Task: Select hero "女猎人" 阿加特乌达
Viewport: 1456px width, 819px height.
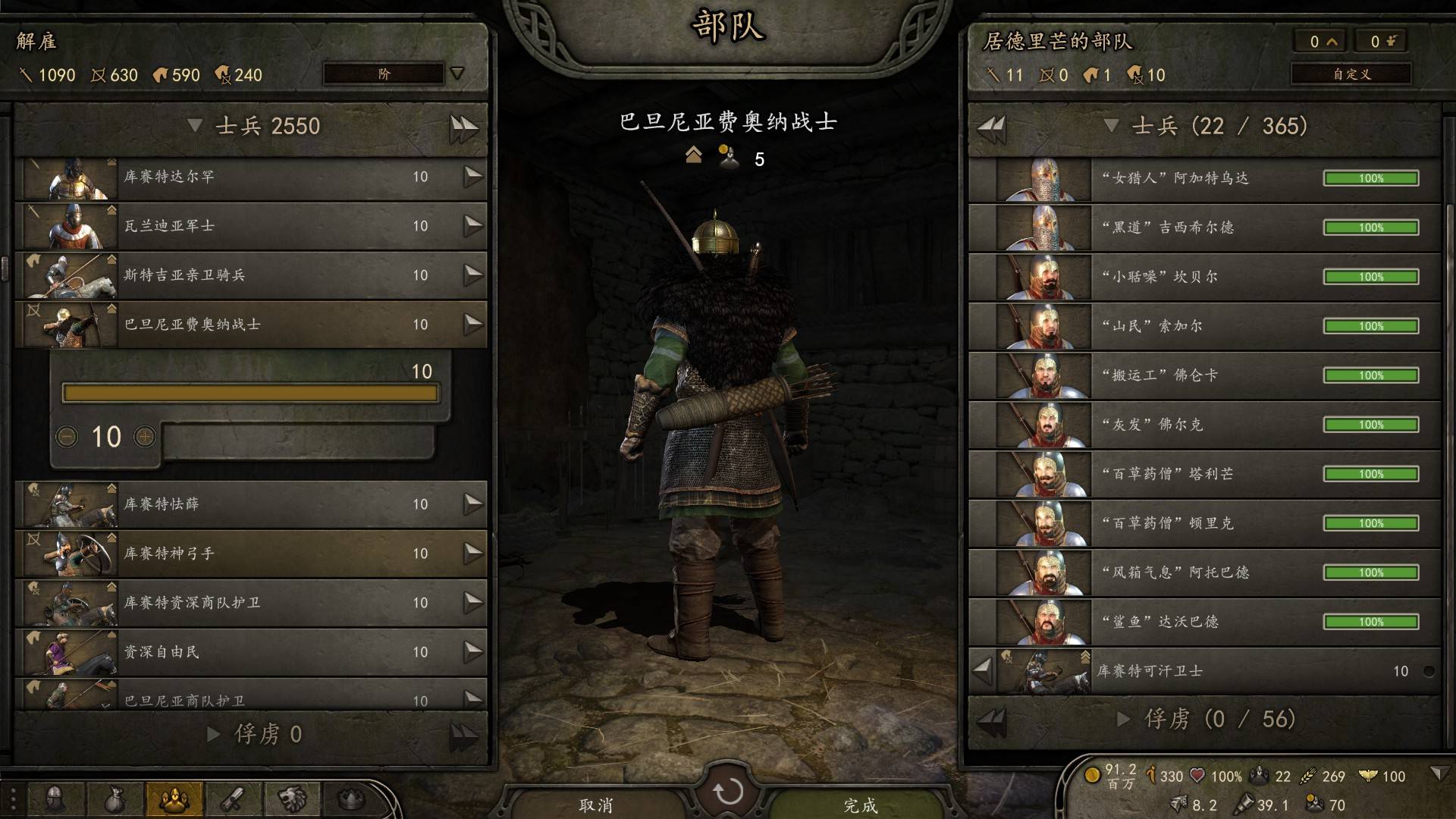Action: 1204,179
